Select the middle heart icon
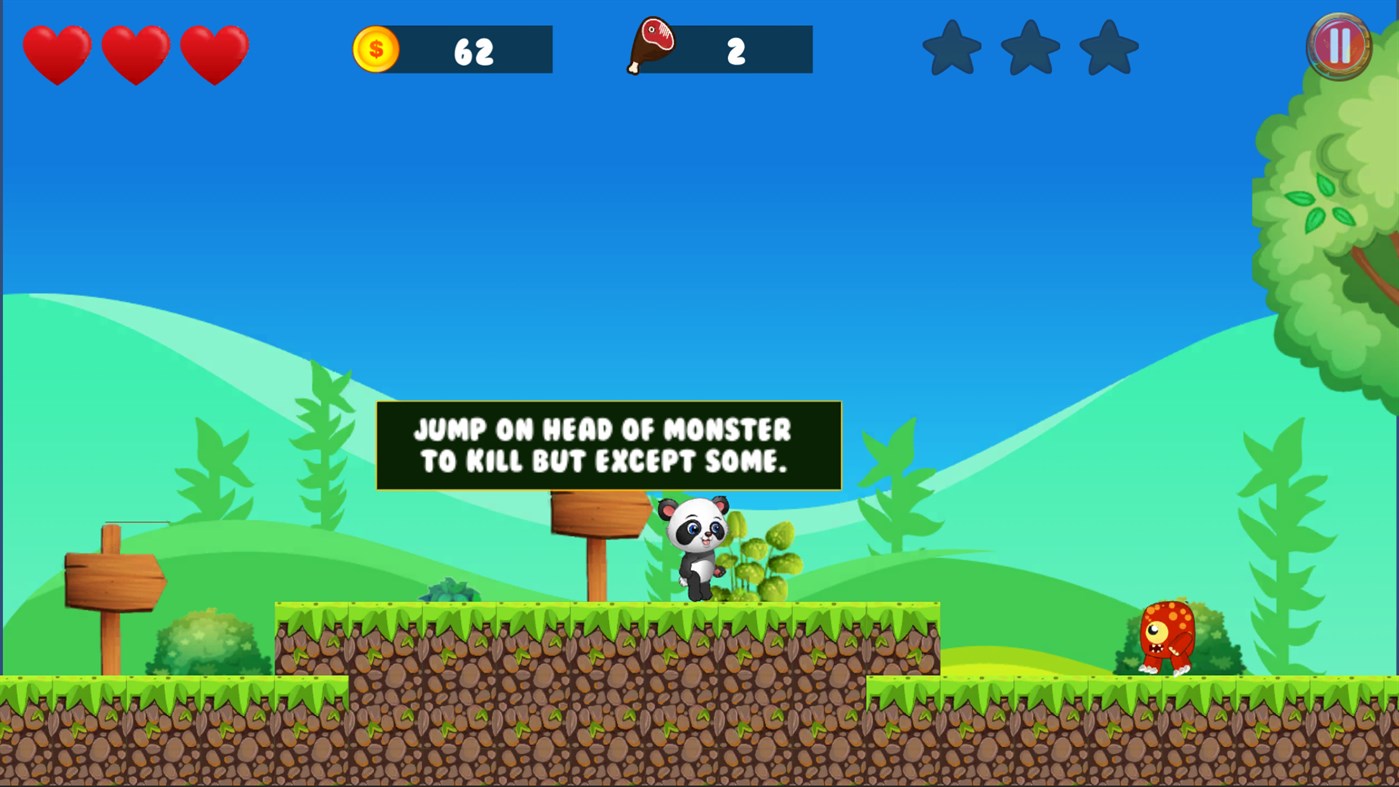Viewport: 1399px width, 787px height. 136,54
